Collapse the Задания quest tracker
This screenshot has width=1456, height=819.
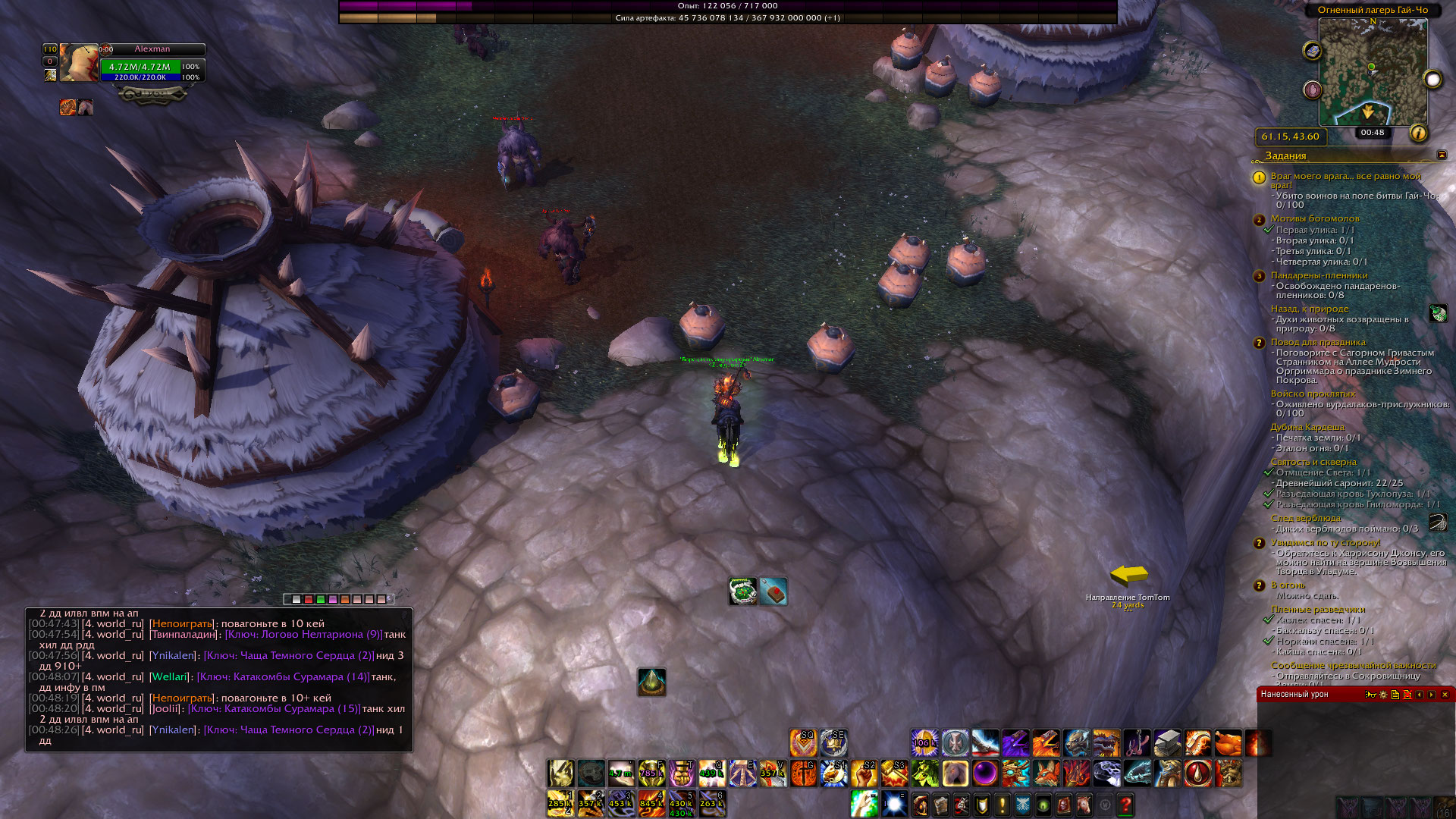[x=1442, y=155]
